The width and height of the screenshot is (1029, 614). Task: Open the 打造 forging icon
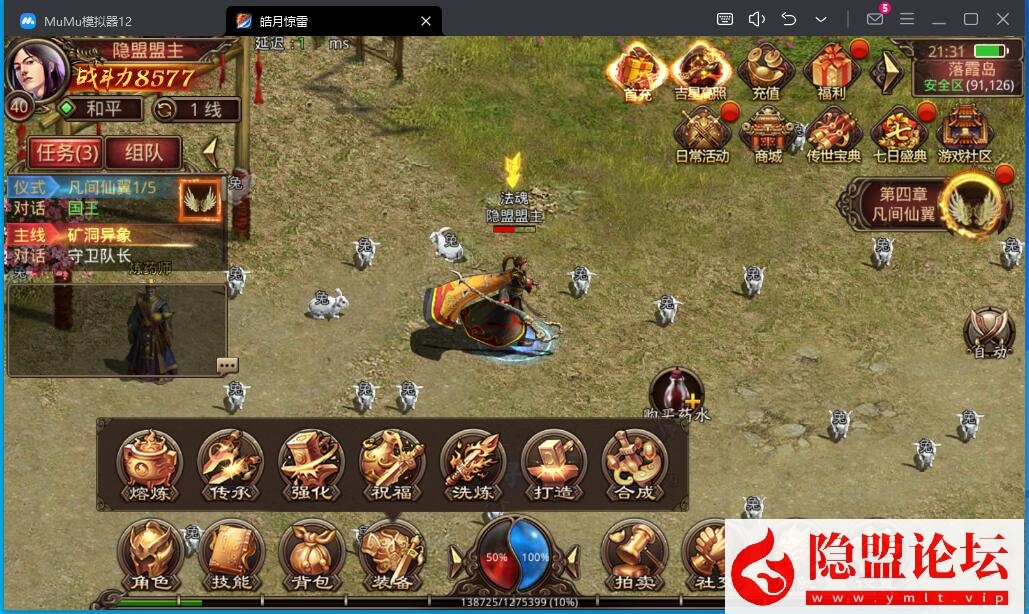pyautogui.click(x=554, y=465)
